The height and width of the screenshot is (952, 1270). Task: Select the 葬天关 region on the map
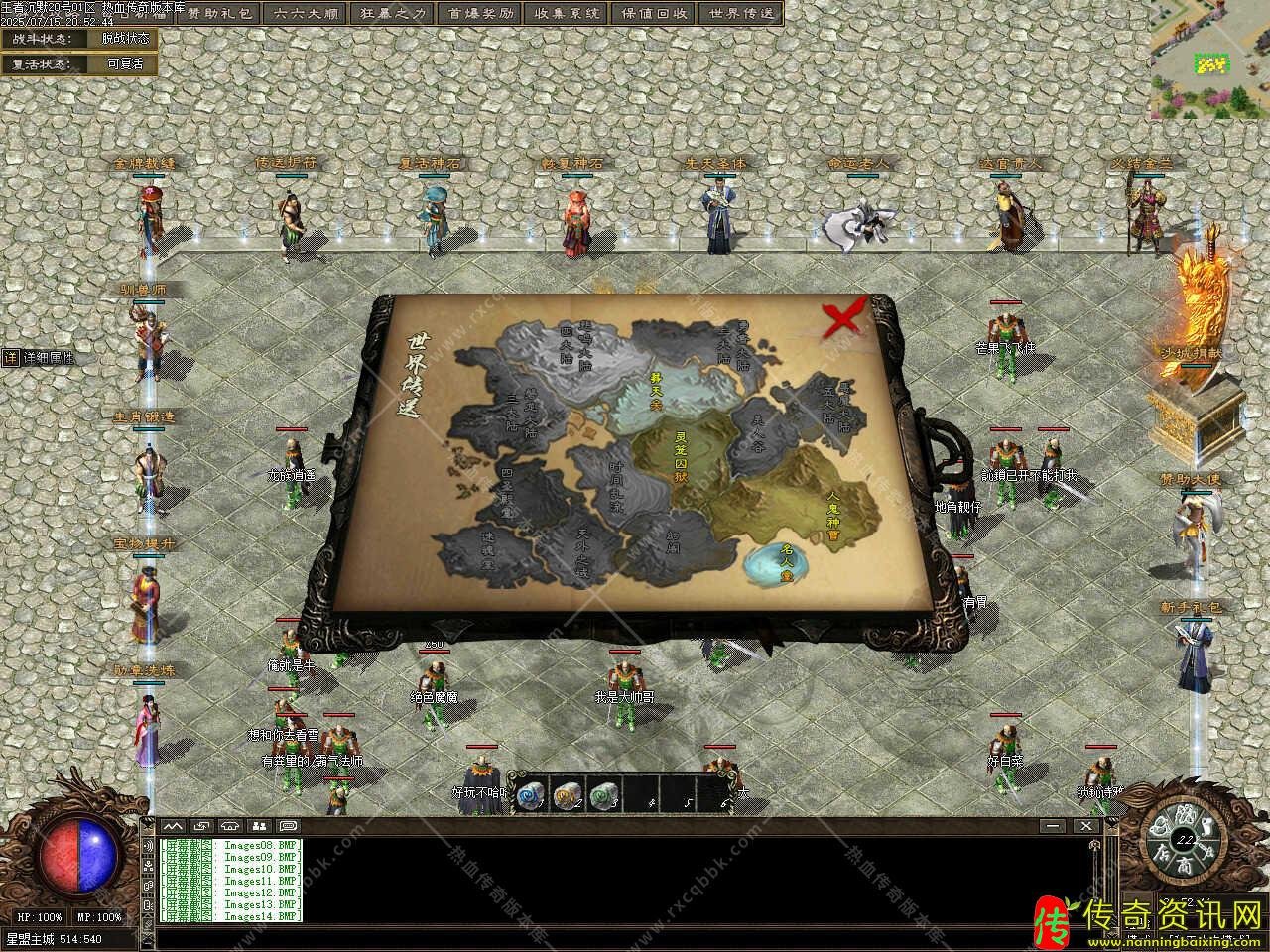coord(656,393)
